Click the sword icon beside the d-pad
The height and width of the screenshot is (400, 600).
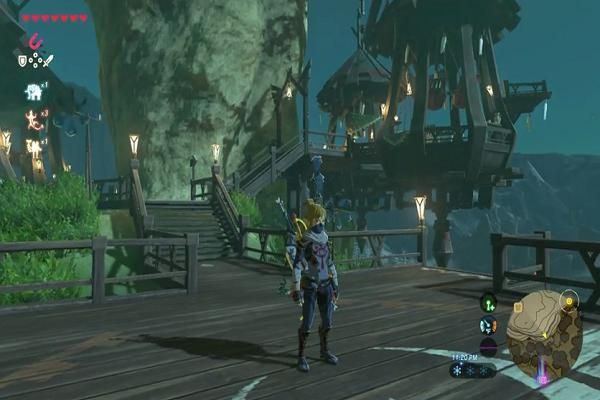coord(49,61)
